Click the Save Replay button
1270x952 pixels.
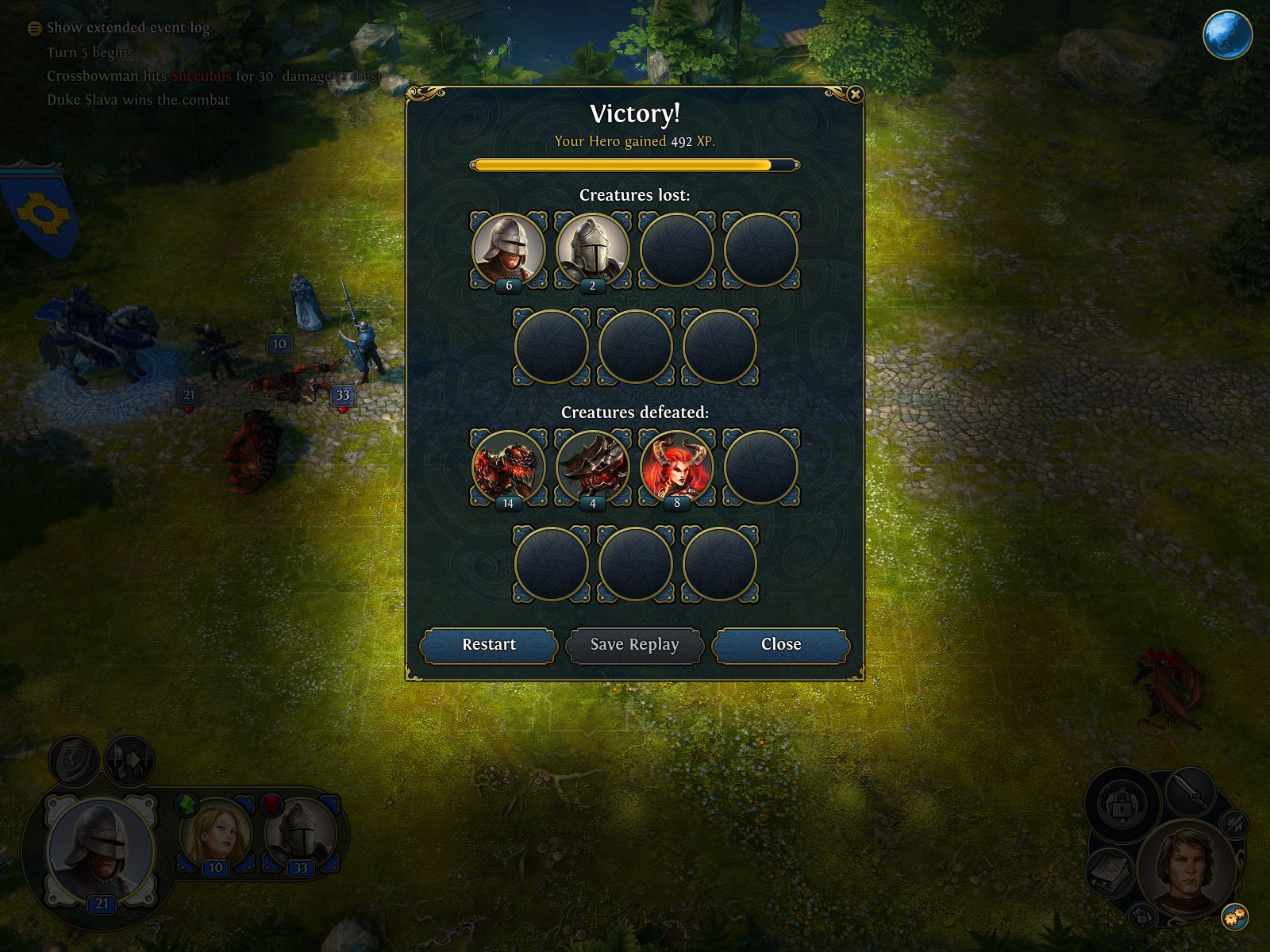(x=634, y=645)
